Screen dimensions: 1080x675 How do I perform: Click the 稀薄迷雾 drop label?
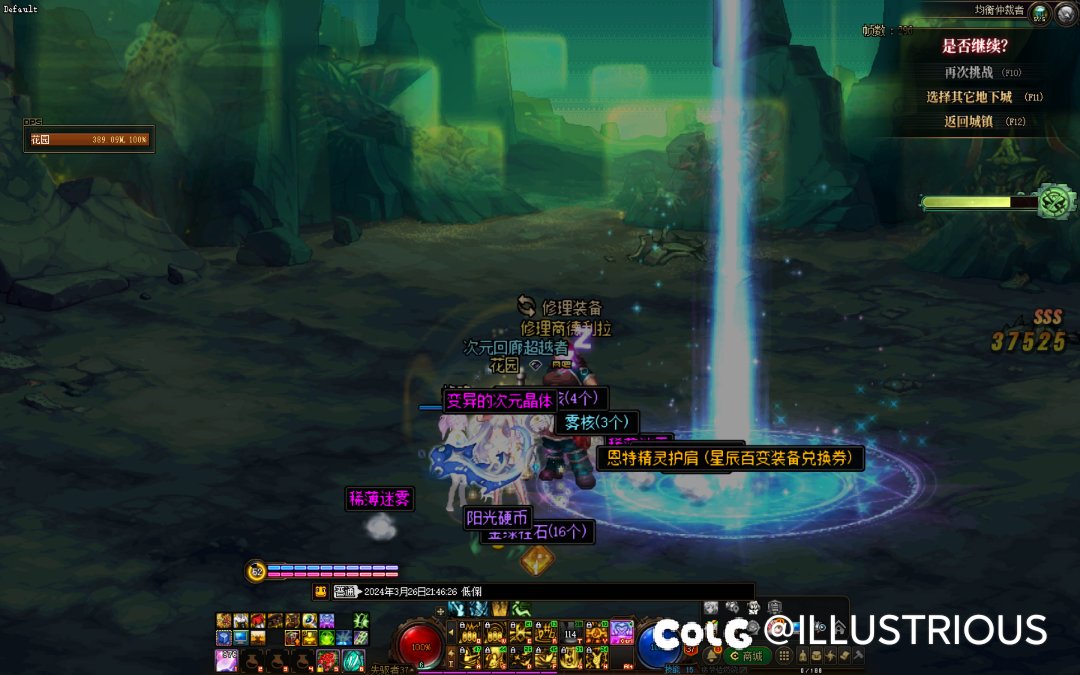380,498
